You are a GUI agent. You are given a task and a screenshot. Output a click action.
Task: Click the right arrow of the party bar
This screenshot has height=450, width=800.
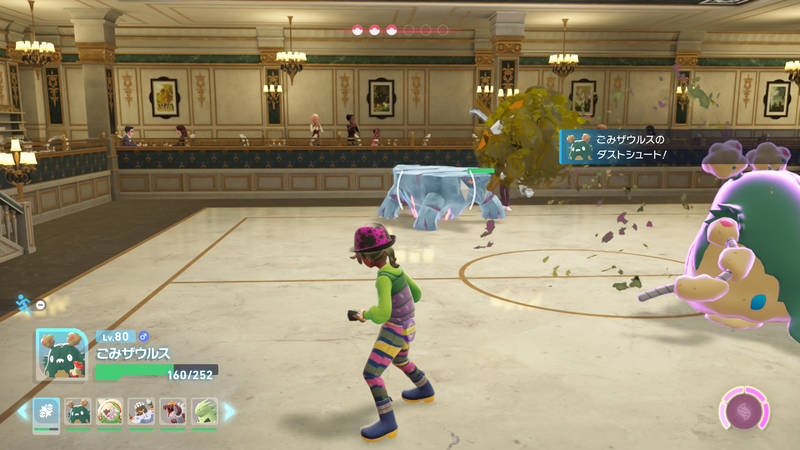[x=229, y=411]
